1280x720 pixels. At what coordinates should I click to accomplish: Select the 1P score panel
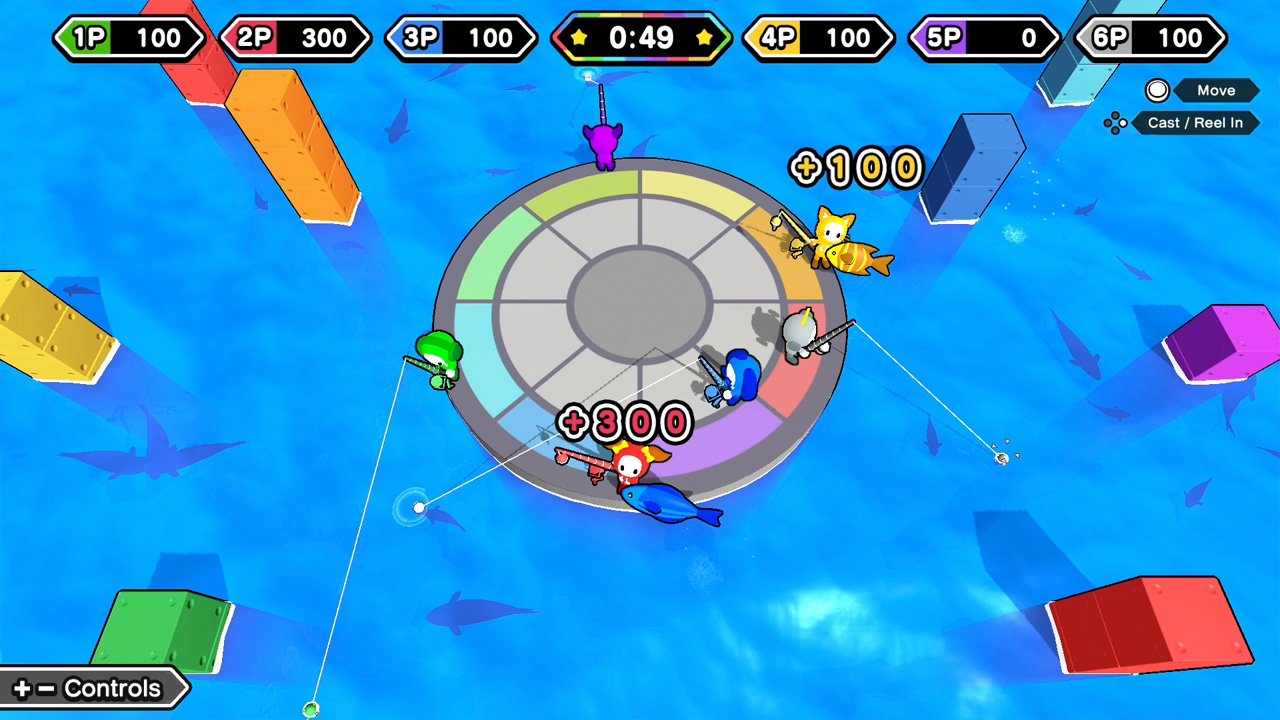coord(130,38)
